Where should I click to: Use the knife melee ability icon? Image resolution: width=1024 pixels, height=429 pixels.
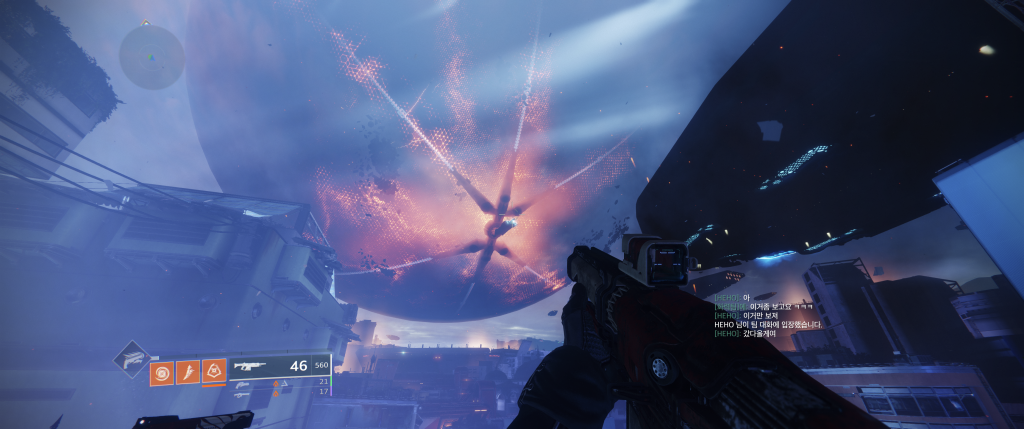187,373
